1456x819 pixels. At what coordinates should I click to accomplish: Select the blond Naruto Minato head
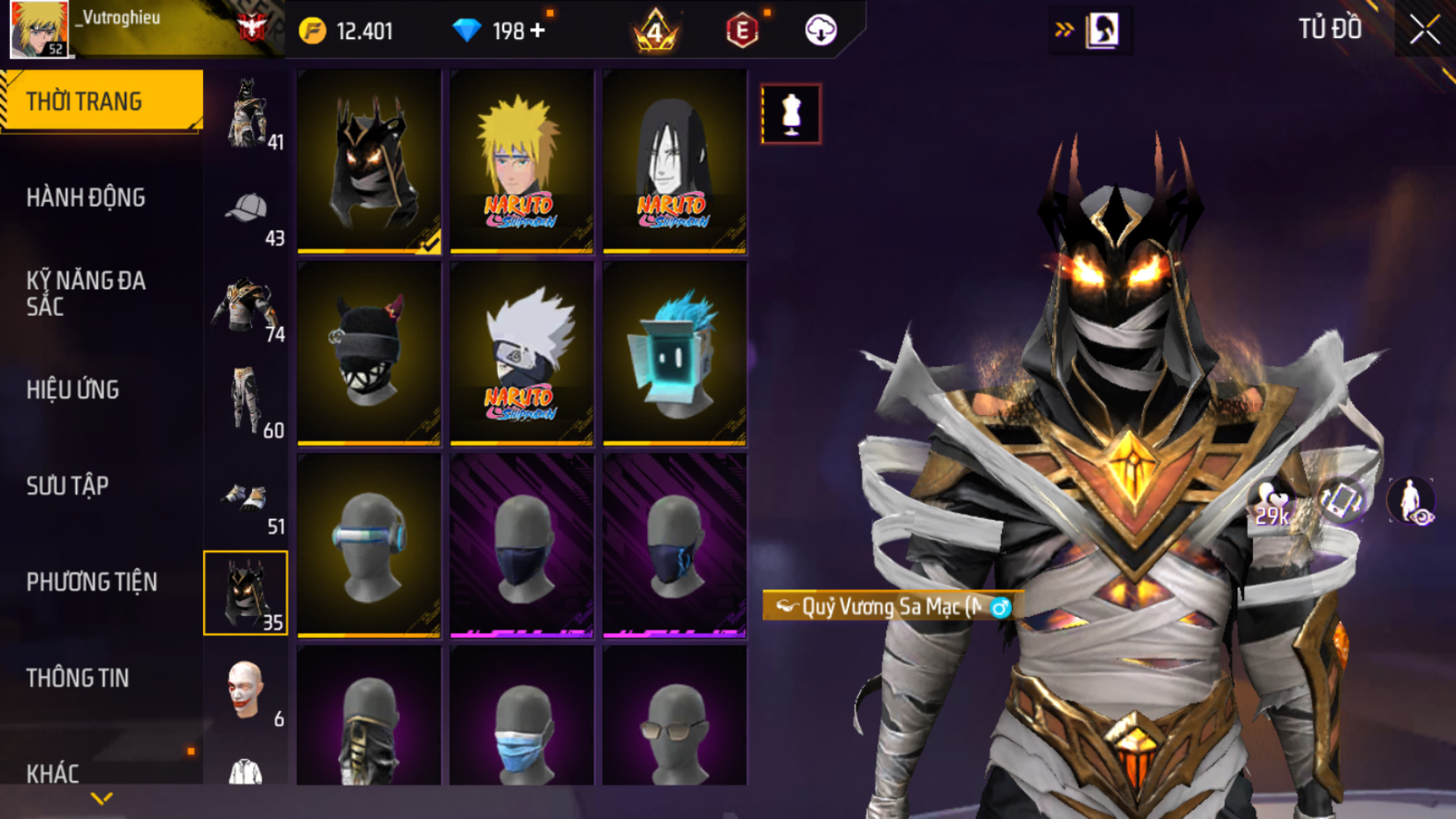pyautogui.click(x=521, y=160)
